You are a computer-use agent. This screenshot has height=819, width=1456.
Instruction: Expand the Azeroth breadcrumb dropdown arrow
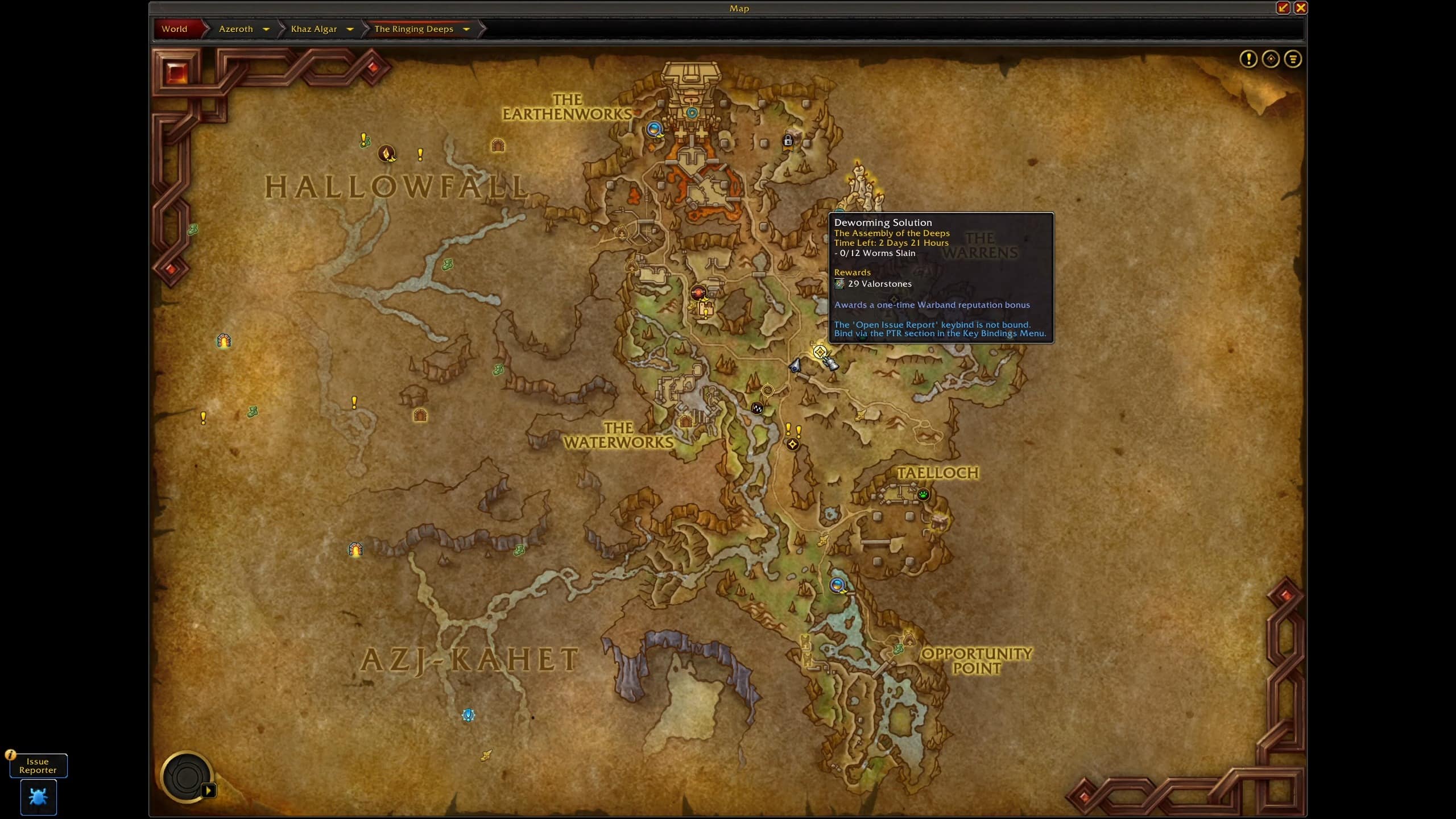click(x=266, y=29)
